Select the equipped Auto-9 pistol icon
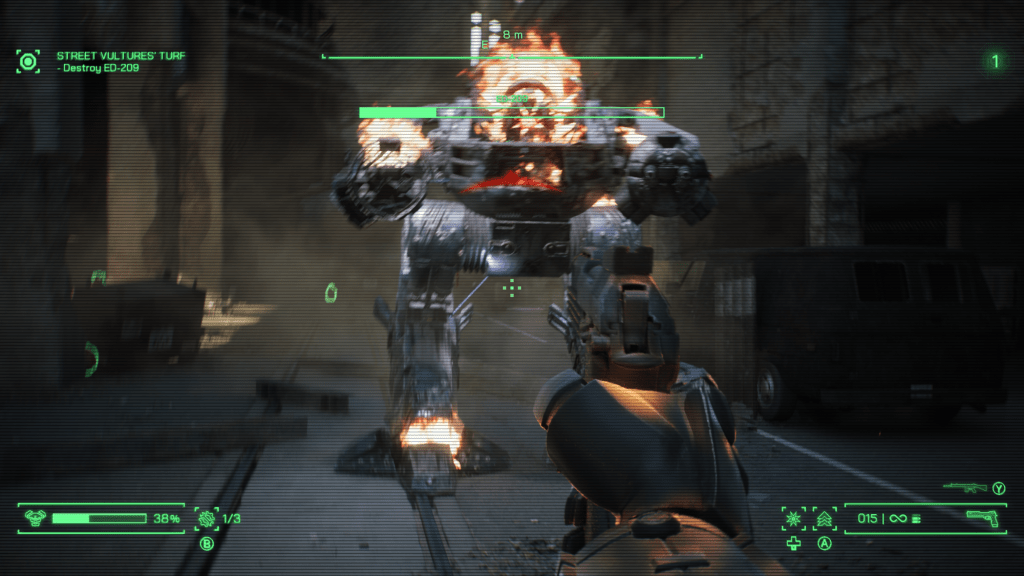1024x576 pixels. coord(984,517)
